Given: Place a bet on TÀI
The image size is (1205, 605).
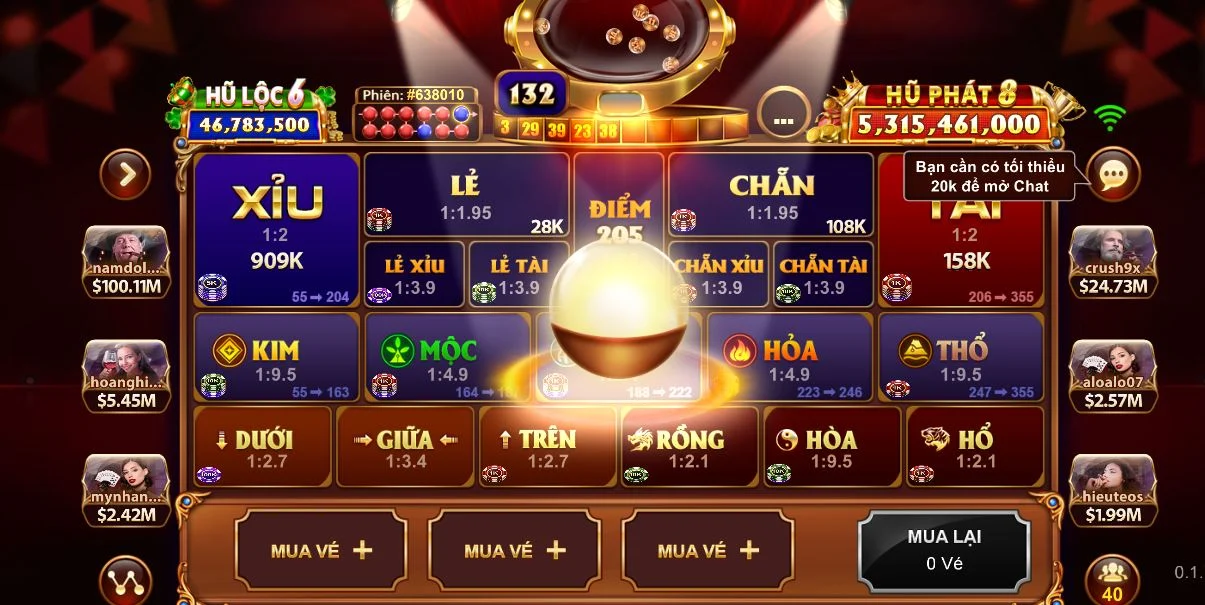Looking at the screenshot, I should (x=962, y=250).
